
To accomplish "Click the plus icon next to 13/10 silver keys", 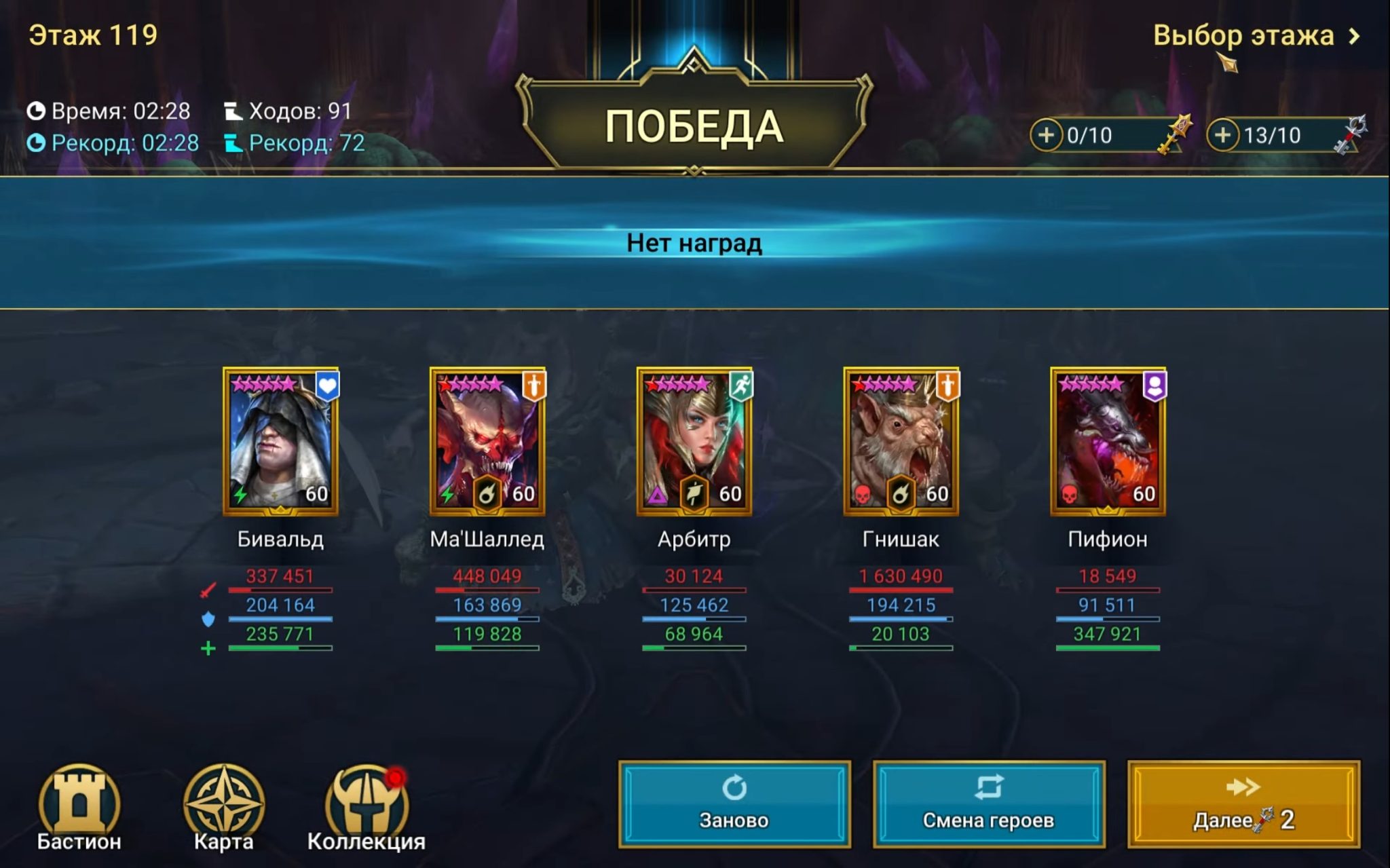I will tap(1224, 134).
